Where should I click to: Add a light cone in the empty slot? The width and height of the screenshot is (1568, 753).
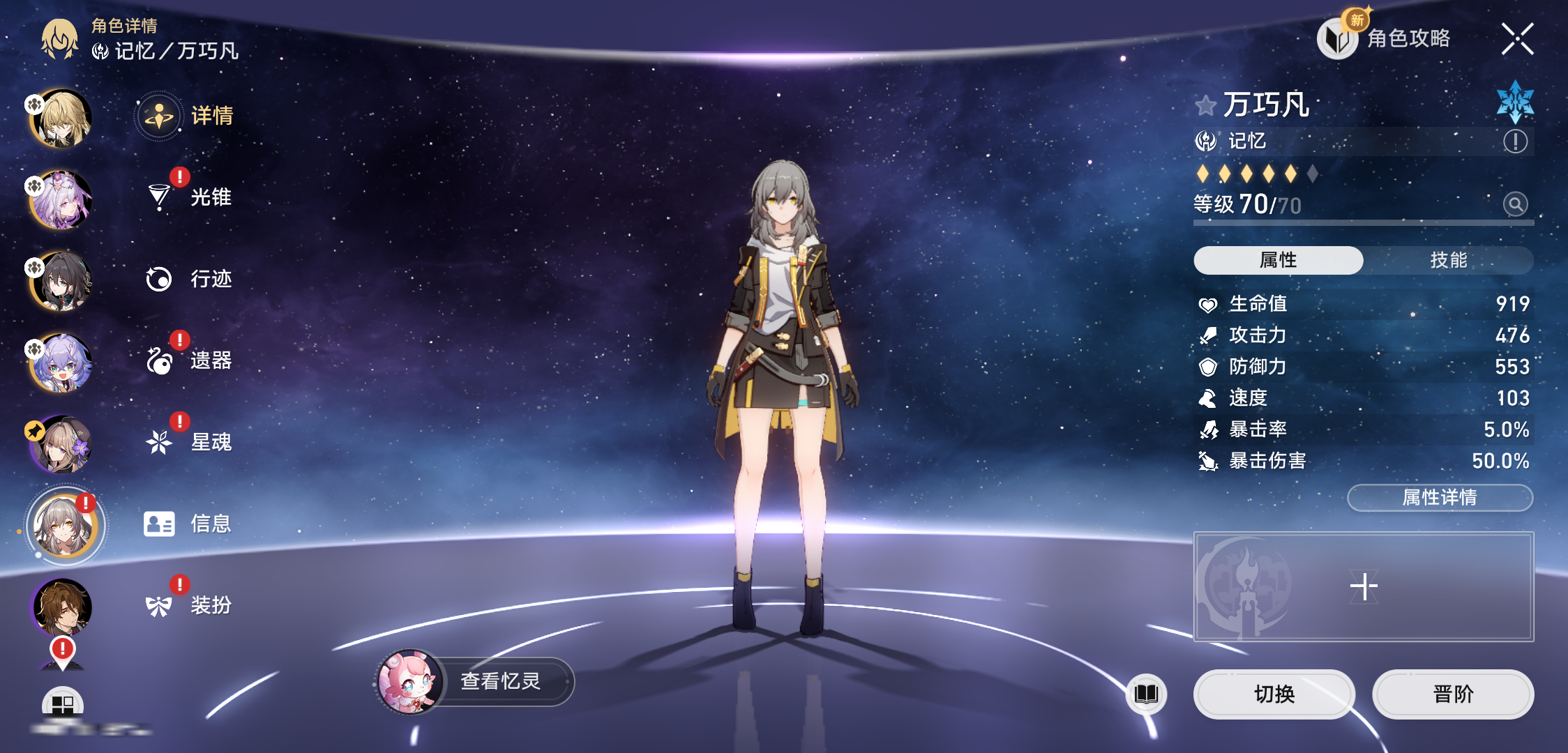coord(1363,586)
